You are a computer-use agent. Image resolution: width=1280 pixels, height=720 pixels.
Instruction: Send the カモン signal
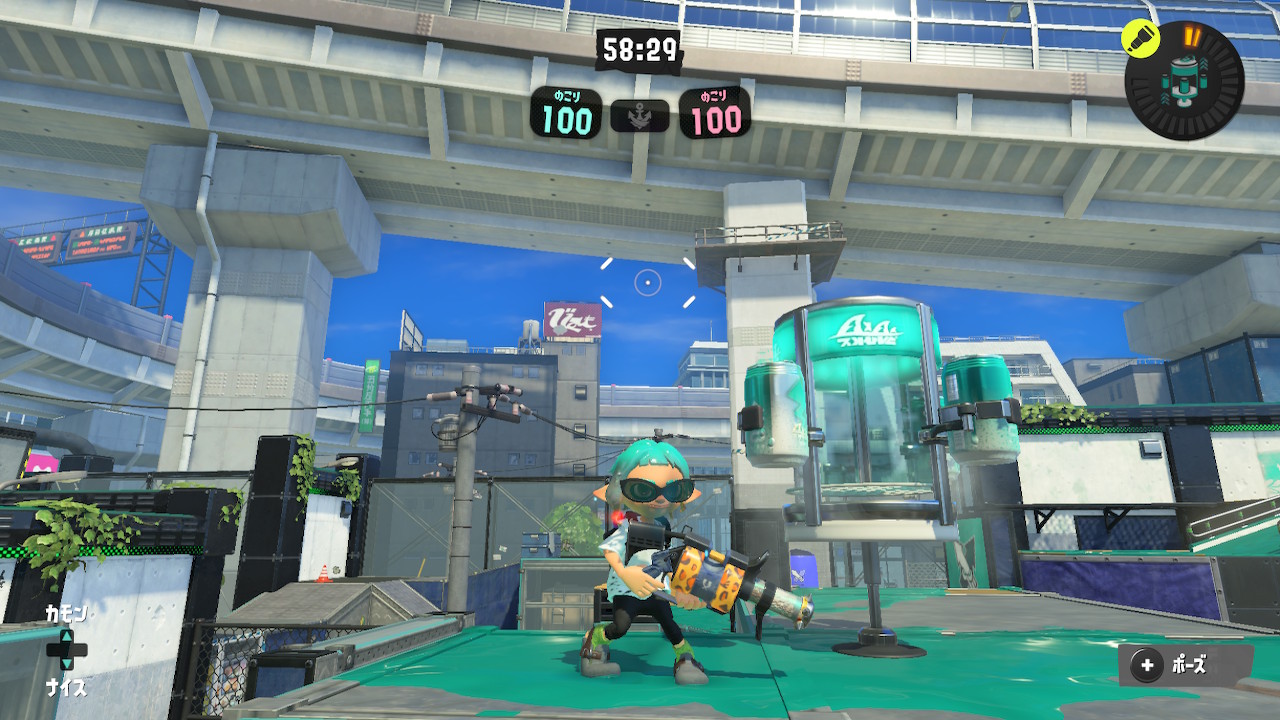[x=66, y=614]
